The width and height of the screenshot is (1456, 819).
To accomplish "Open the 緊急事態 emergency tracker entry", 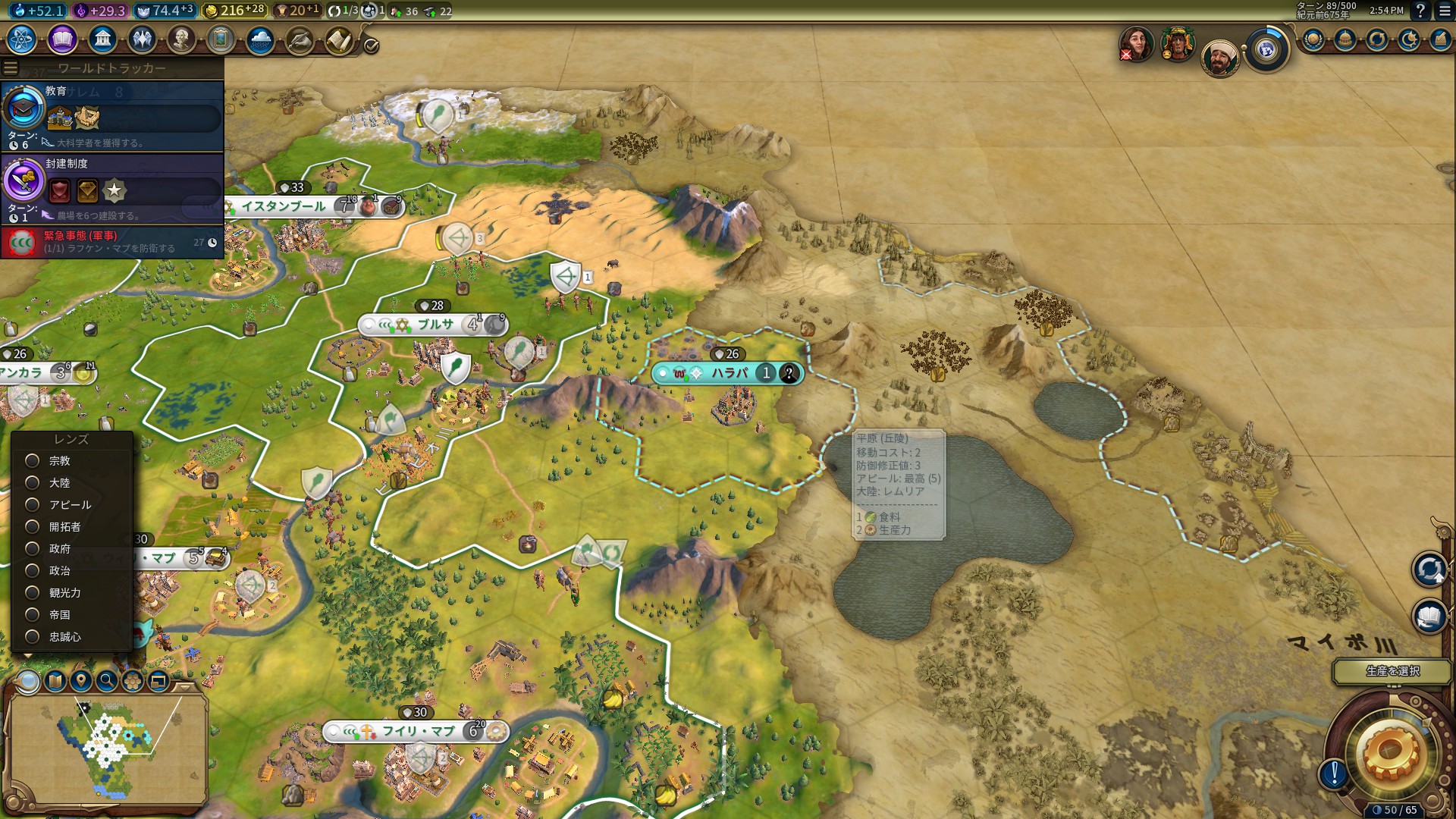I will point(112,242).
